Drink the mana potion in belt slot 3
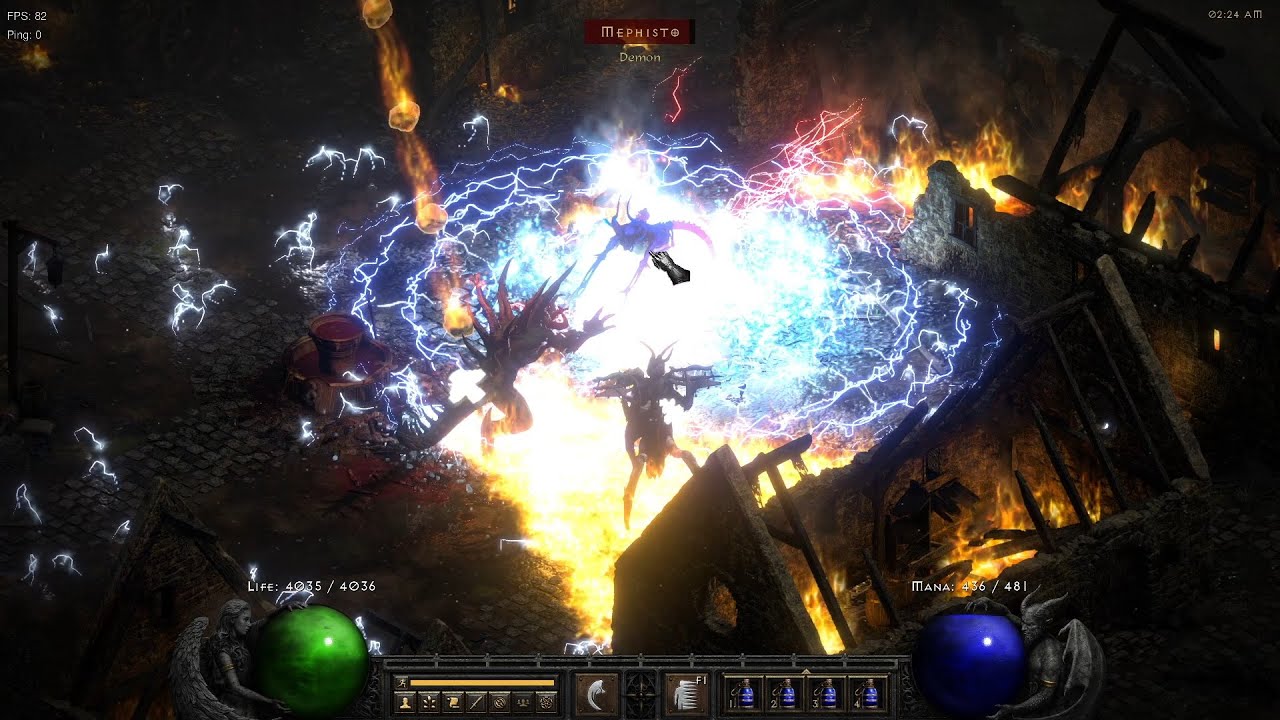This screenshot has width=1280, height=720. [827, 693]
